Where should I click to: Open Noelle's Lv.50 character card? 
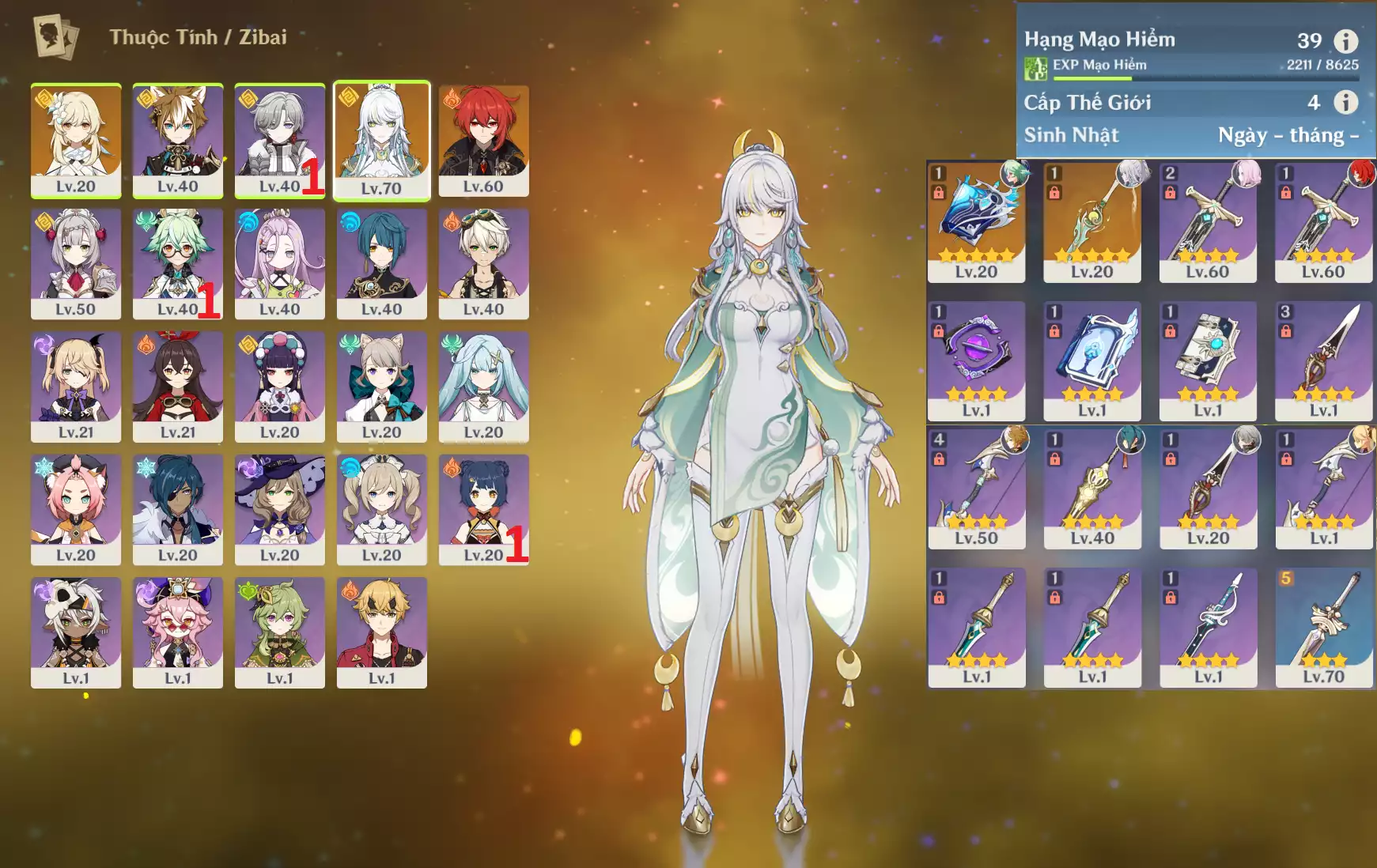pos(76,263)
